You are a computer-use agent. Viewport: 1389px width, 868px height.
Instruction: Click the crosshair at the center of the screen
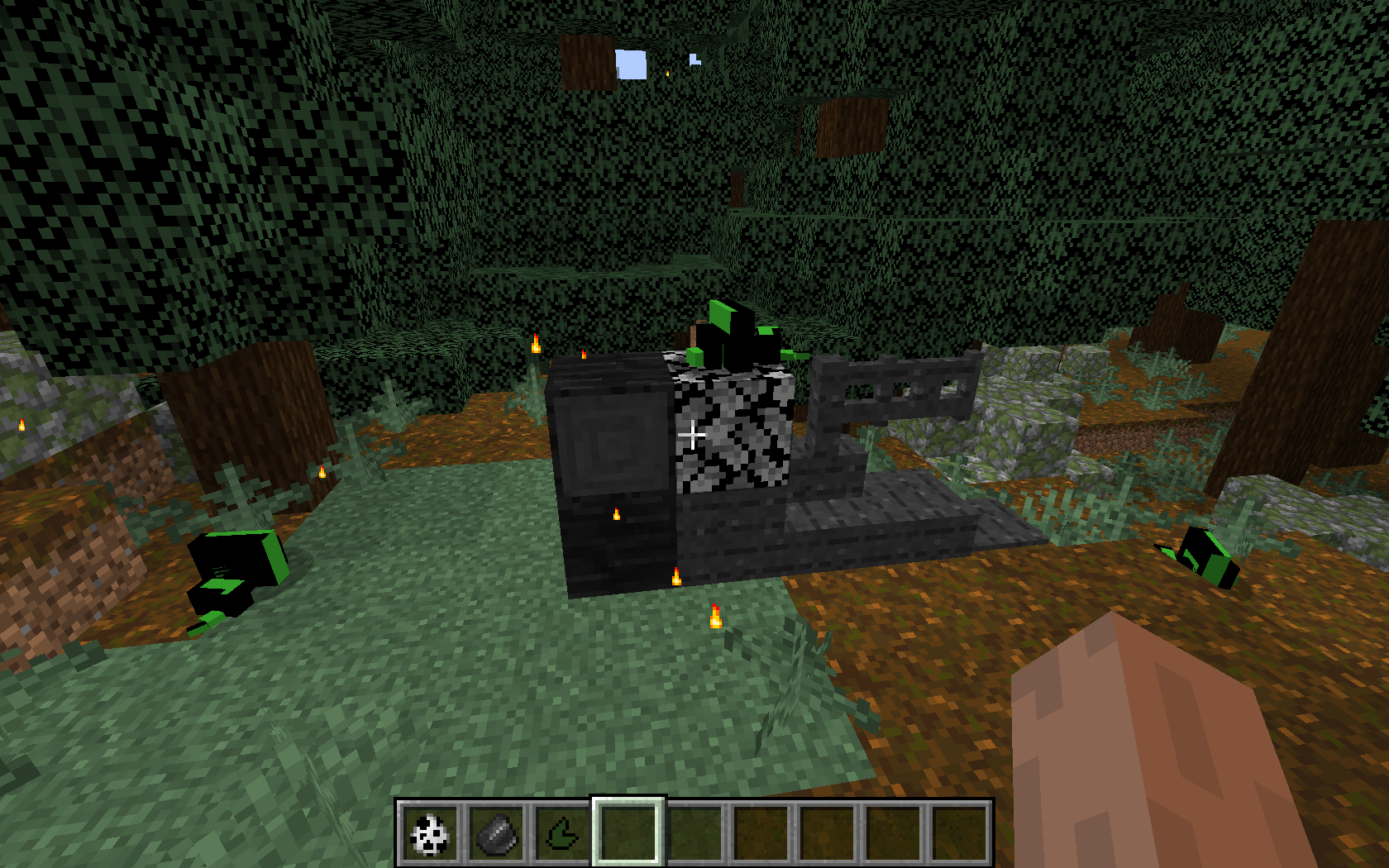[694, 434]
